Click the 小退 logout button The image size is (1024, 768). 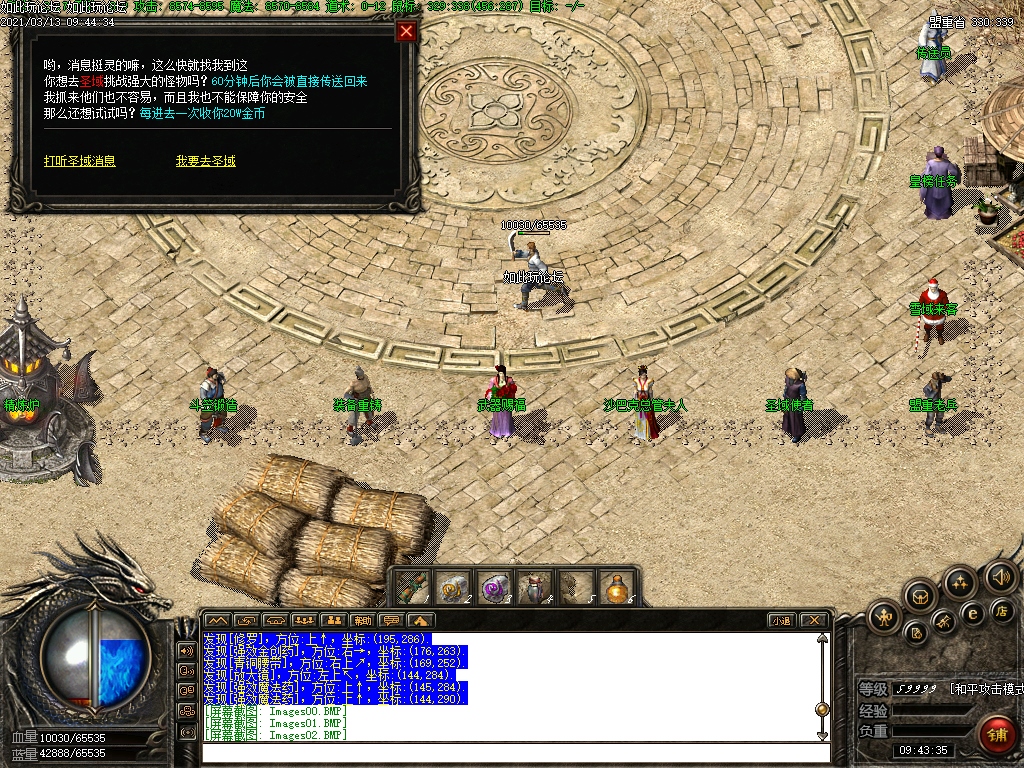[x=780, y=620]
